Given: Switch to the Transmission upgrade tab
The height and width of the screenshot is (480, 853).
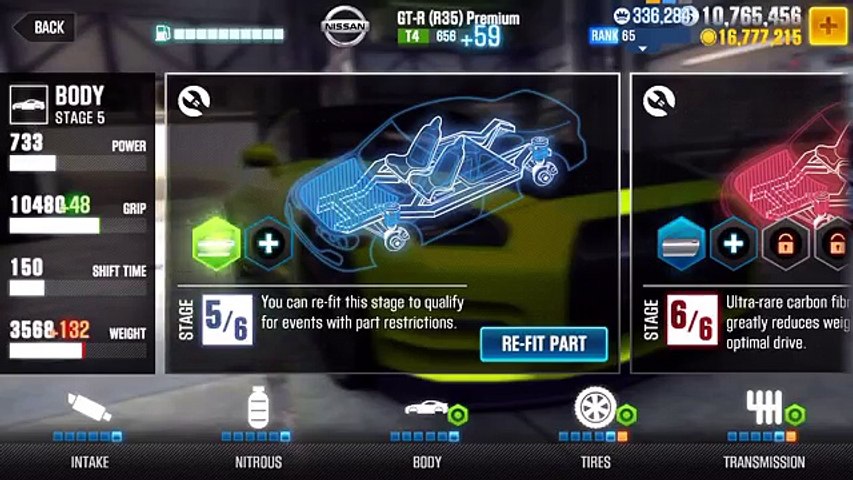Looking at the screenshot, I should click(x=764, y=430).
